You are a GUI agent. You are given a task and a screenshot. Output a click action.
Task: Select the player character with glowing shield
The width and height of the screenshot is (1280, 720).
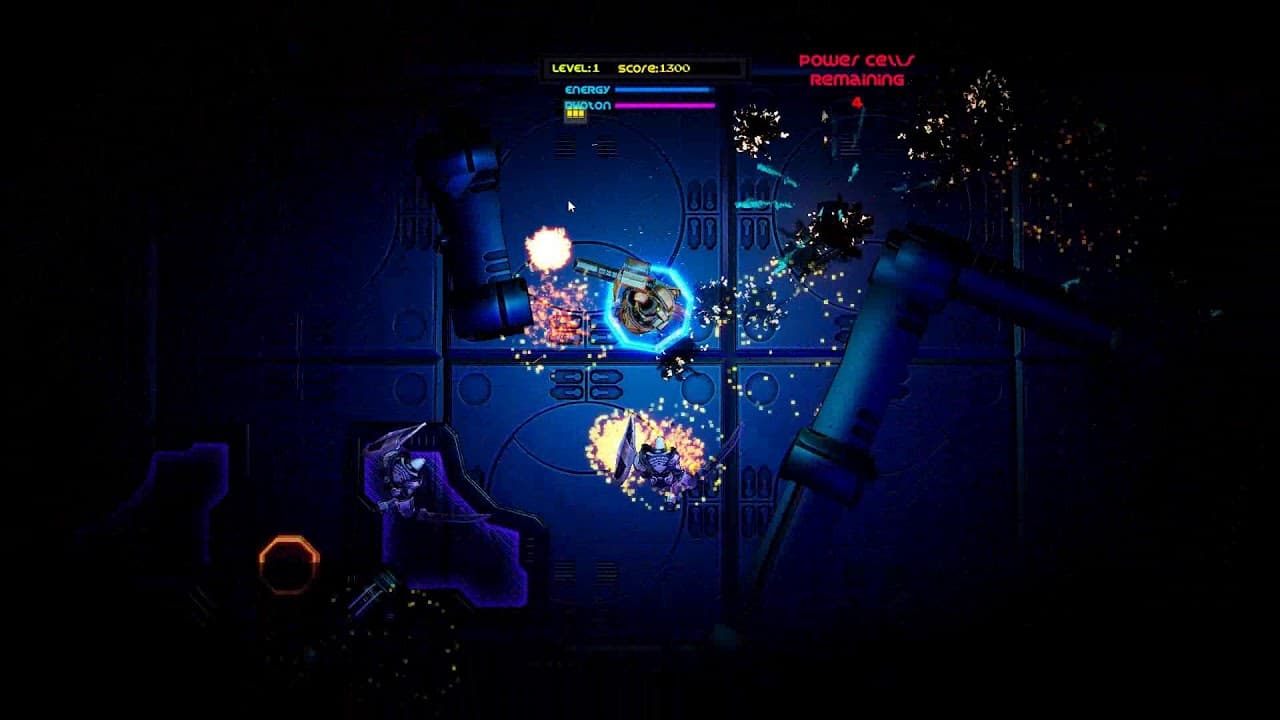pyautogui.click(x=650, y=305)
